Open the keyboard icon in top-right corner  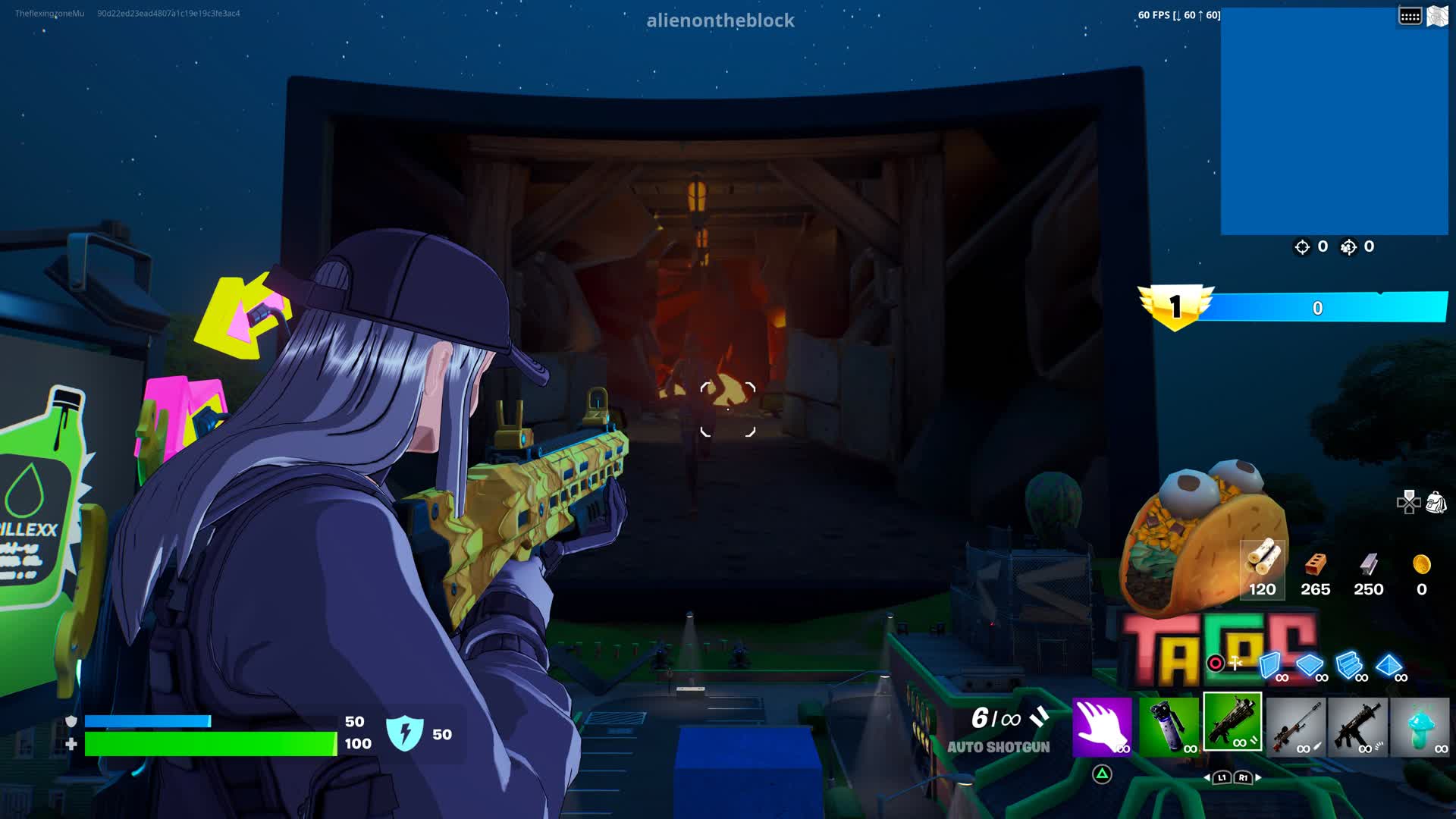1409,14
